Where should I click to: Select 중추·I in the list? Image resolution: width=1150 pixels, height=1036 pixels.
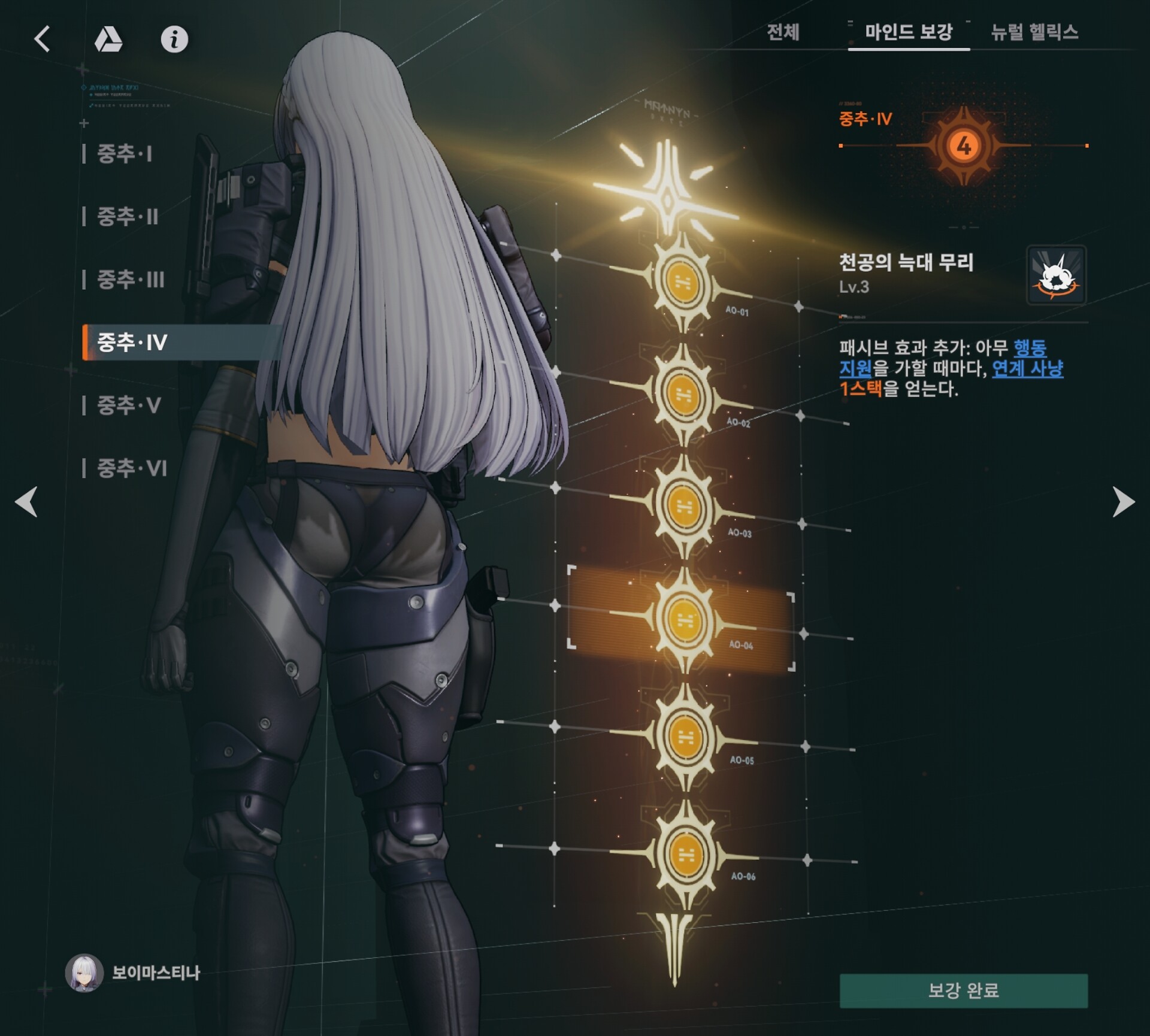125,154
